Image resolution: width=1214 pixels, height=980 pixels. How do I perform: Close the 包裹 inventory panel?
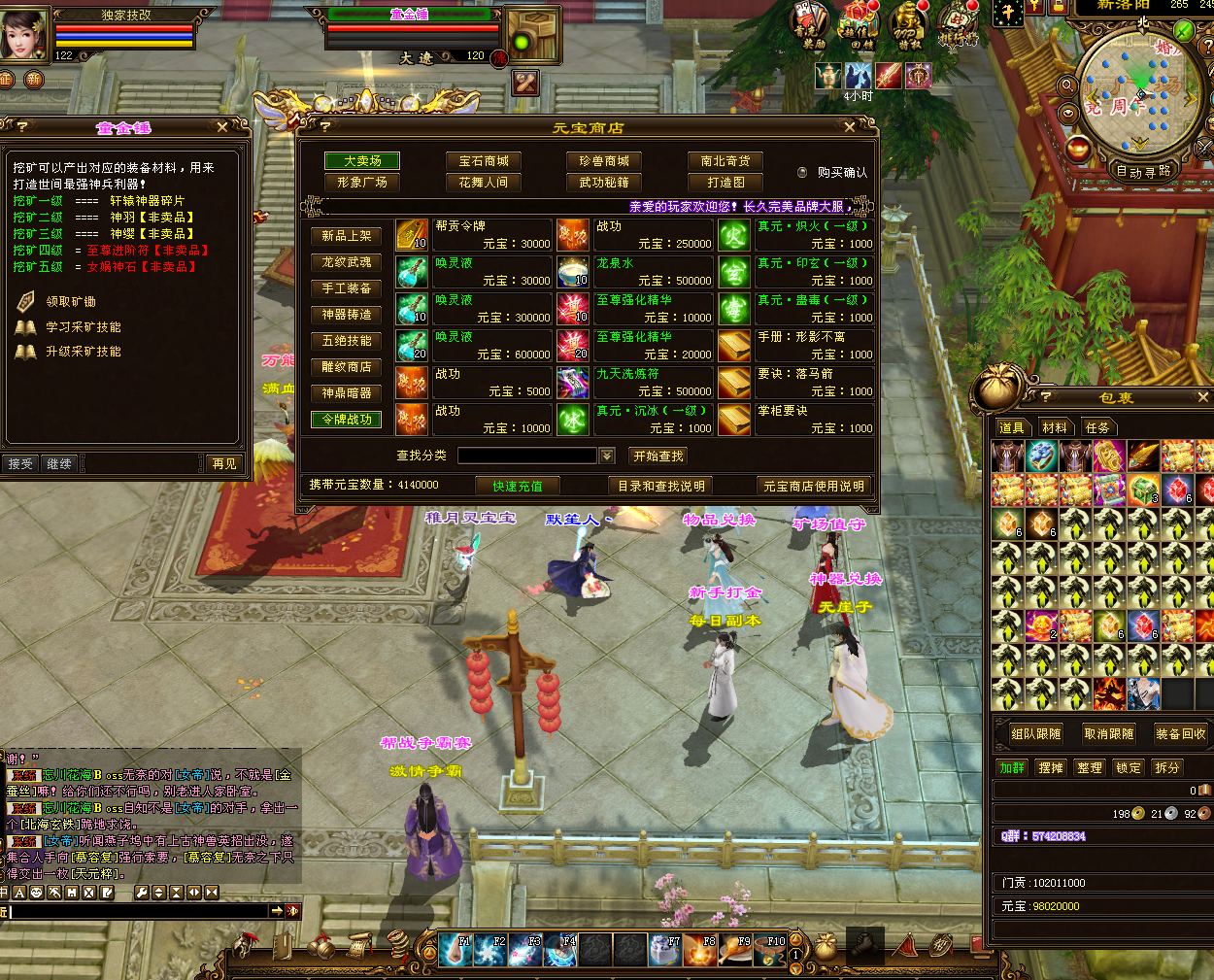pyautogui.click(x=1203, y=397)
